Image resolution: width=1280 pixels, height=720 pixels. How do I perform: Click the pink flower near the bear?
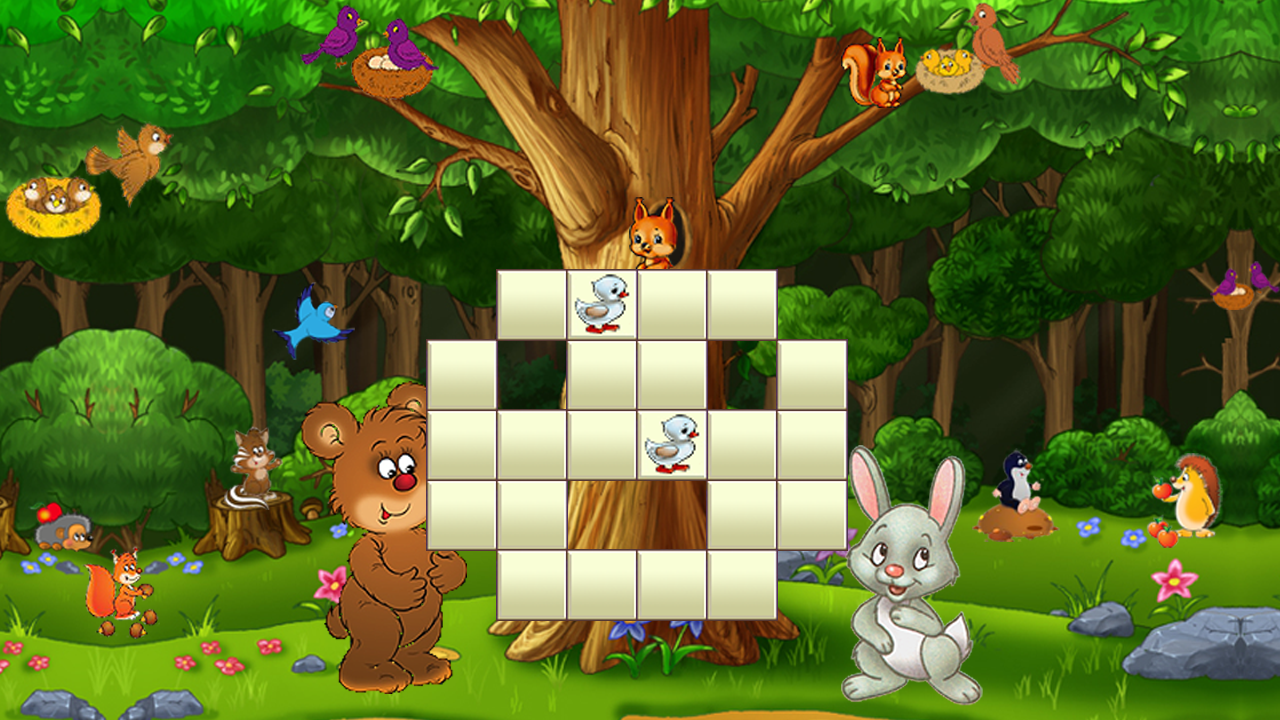coord(333,584)
